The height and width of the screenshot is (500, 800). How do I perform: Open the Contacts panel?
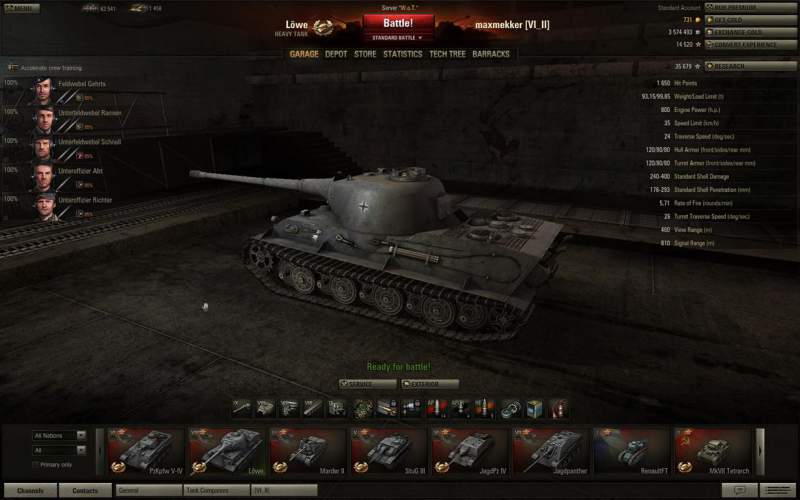85,491
